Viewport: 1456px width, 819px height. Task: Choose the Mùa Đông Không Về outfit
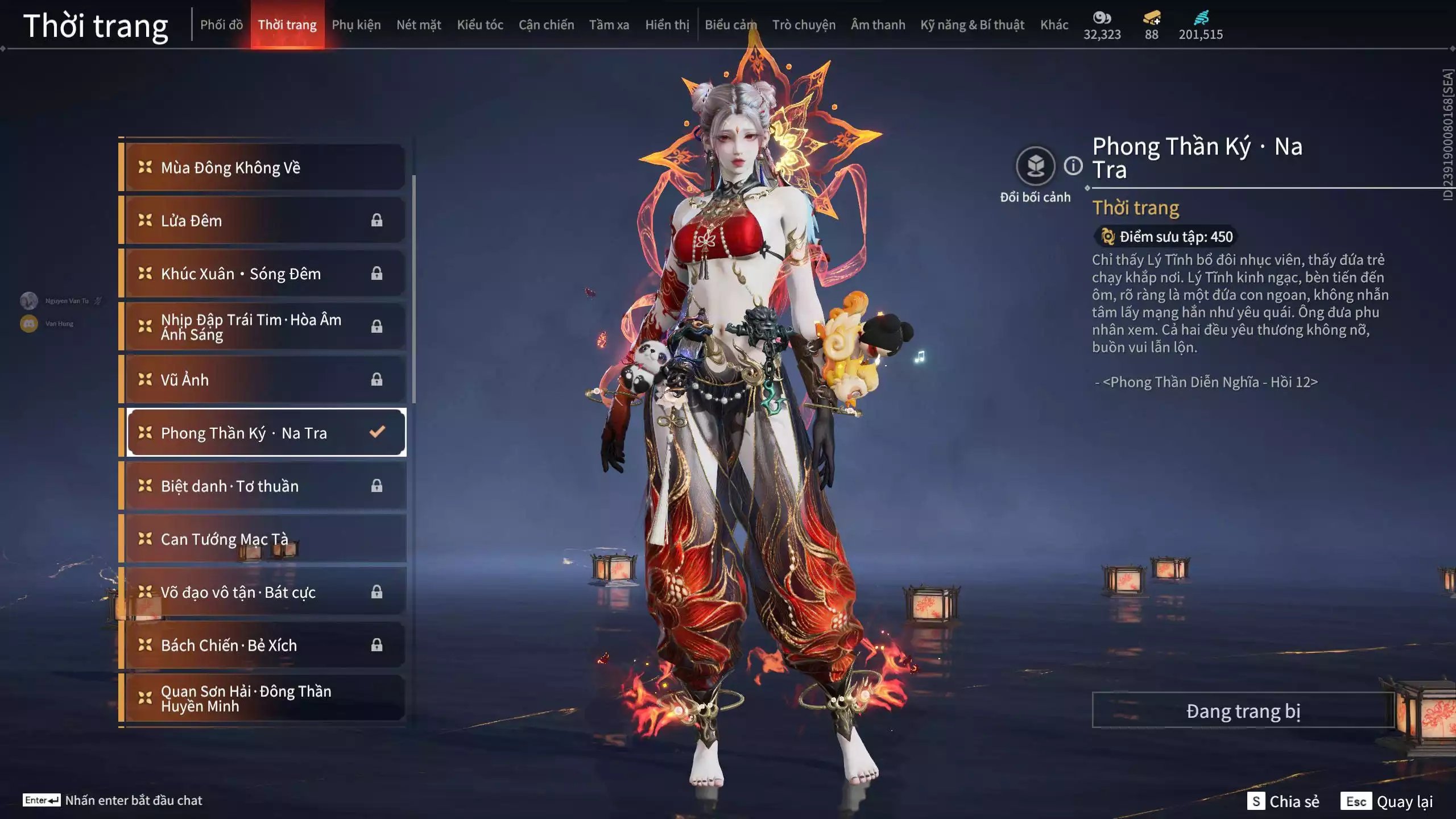click(264, 167)
